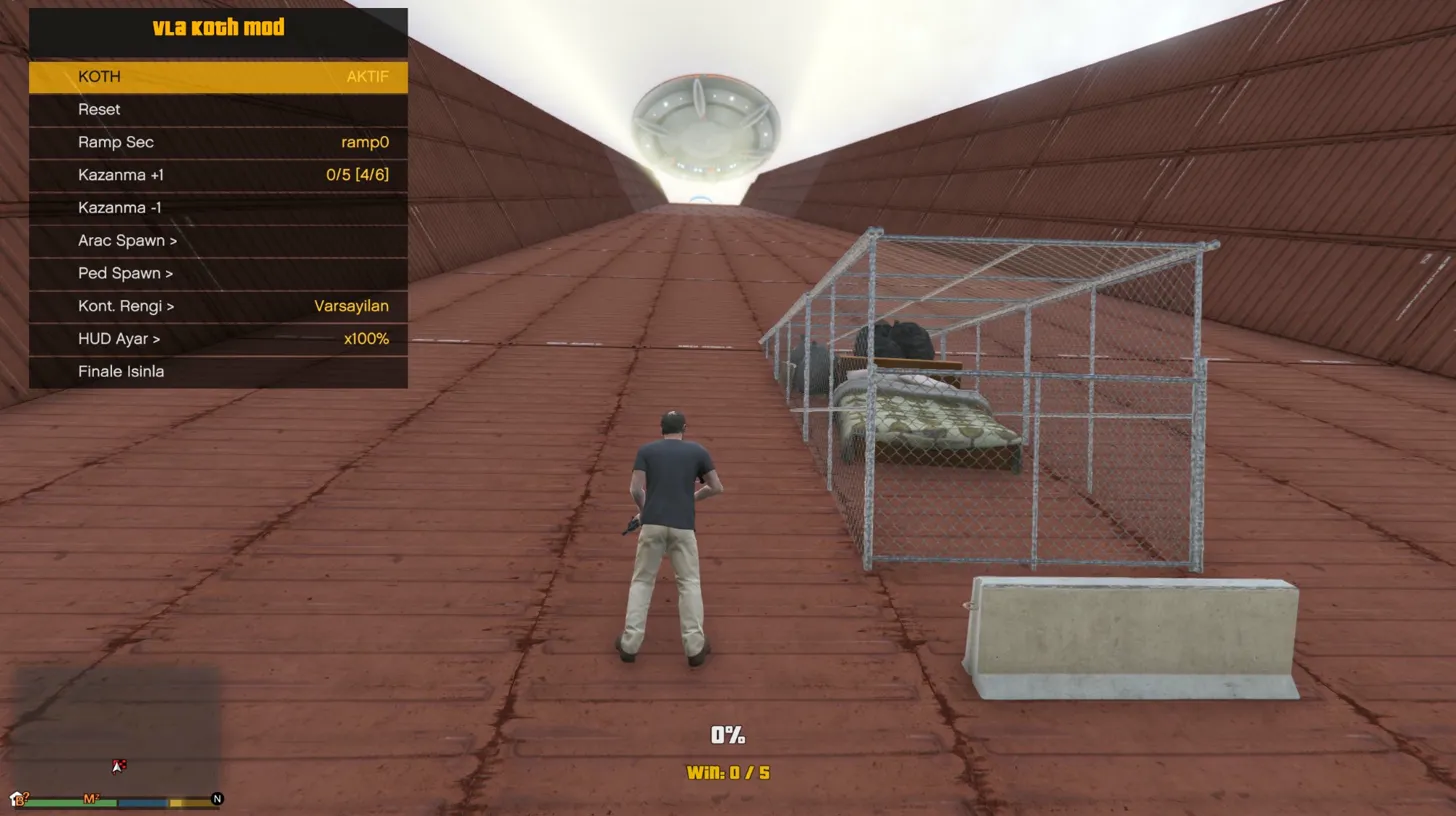Click the B question mark indicator near the minimap
Viewport: 1456px width, 816px height.
coord(22,800)
